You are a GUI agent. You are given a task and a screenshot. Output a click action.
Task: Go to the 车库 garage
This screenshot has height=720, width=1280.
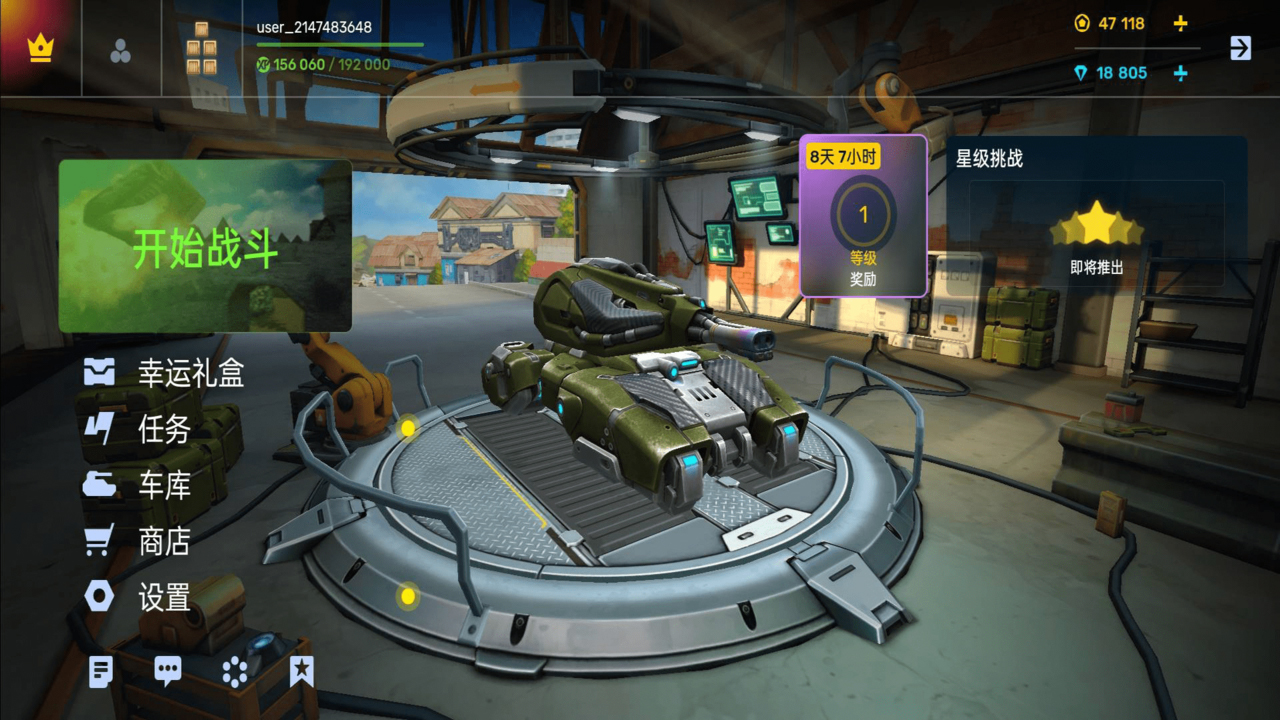[x=138, y=486]
